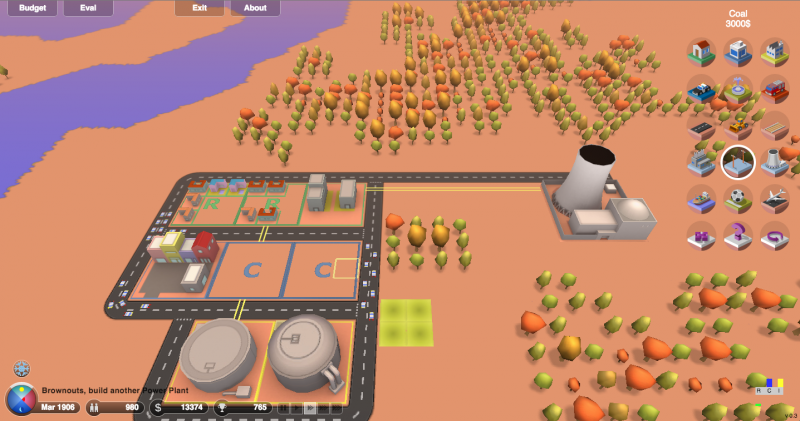Choose the coal power plant tool
This screenshot has height=421, width=800.
[x=702, y=162]
